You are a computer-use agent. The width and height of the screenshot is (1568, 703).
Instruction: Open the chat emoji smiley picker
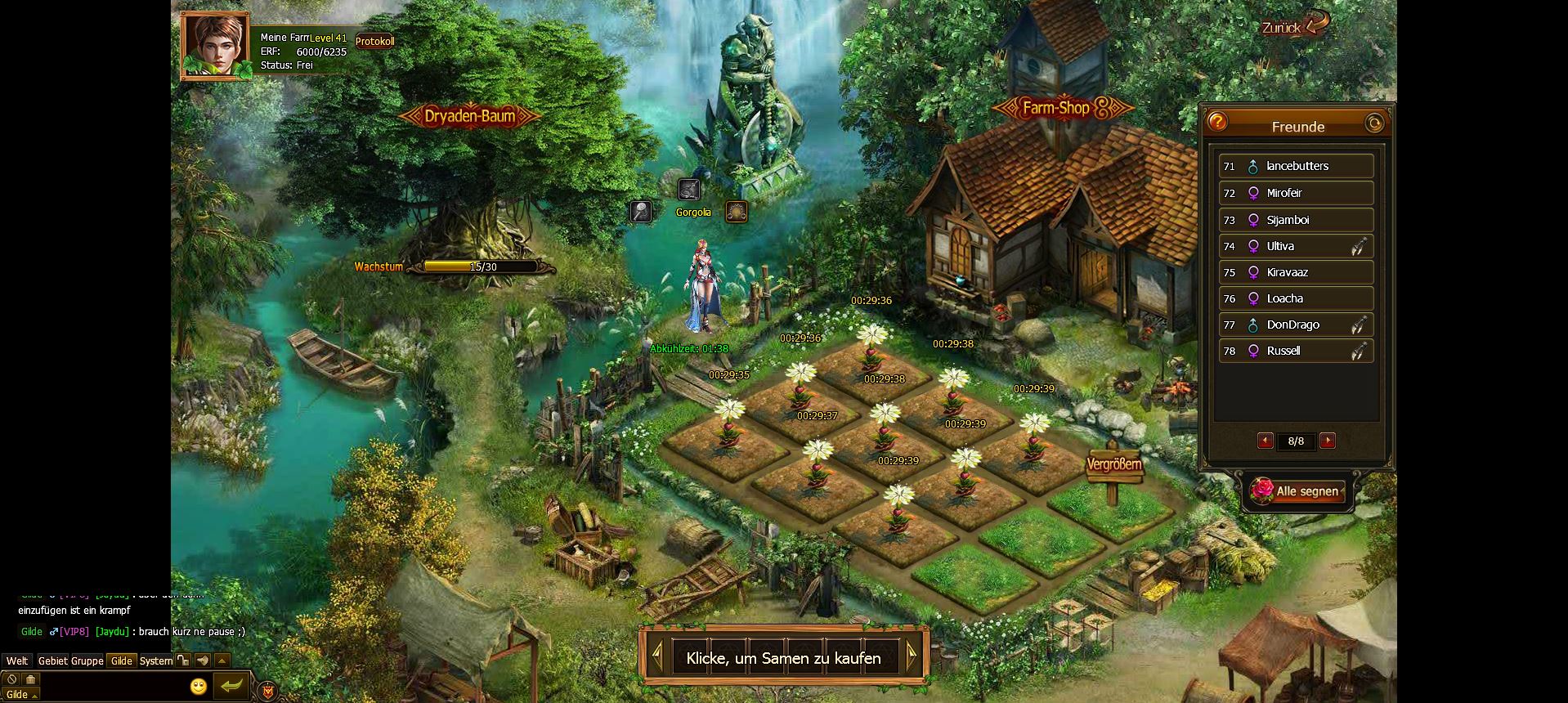[198, 686]
